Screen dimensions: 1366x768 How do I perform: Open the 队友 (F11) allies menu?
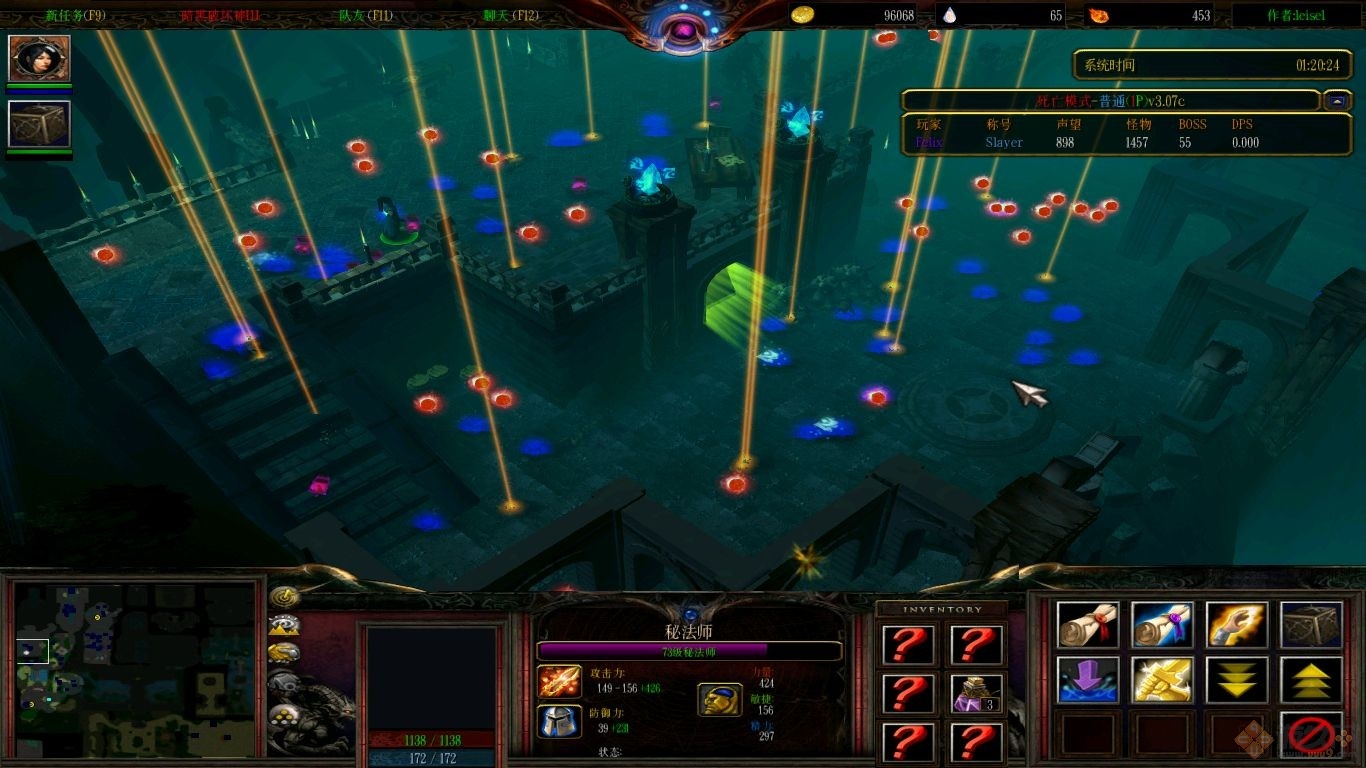[366, 15]
